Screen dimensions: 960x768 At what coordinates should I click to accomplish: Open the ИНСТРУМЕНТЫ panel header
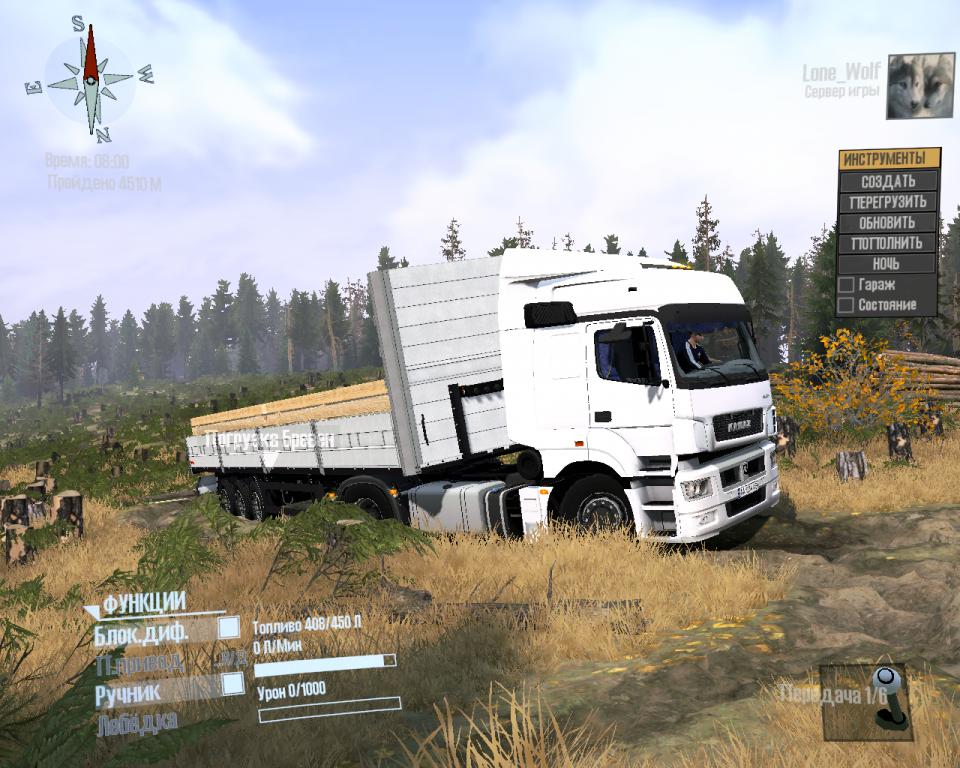pyautogui.click(x=889, y=159)
